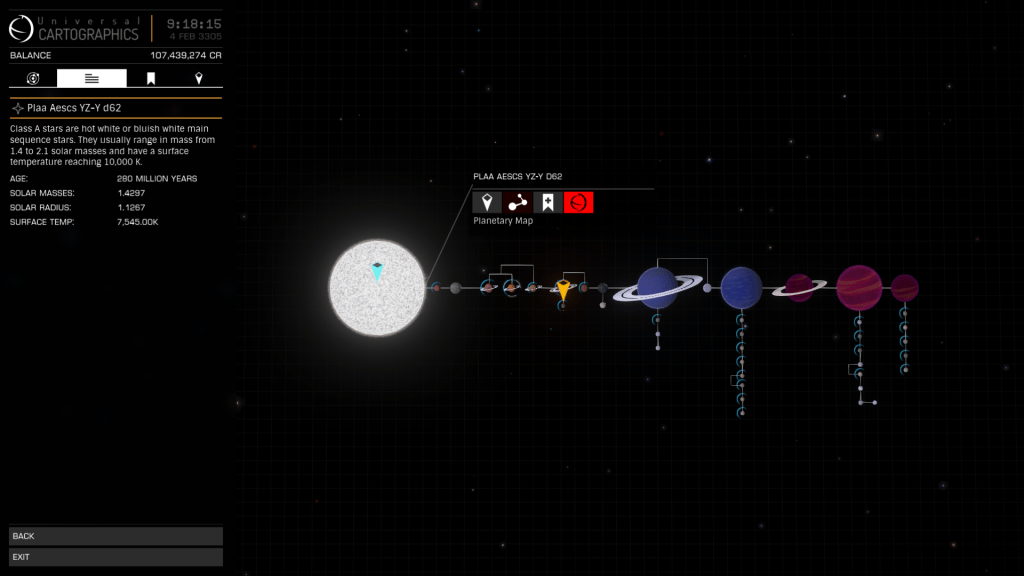Select the large white class A star
Viewport: 1024px width, 576px height.
point(377,288)
